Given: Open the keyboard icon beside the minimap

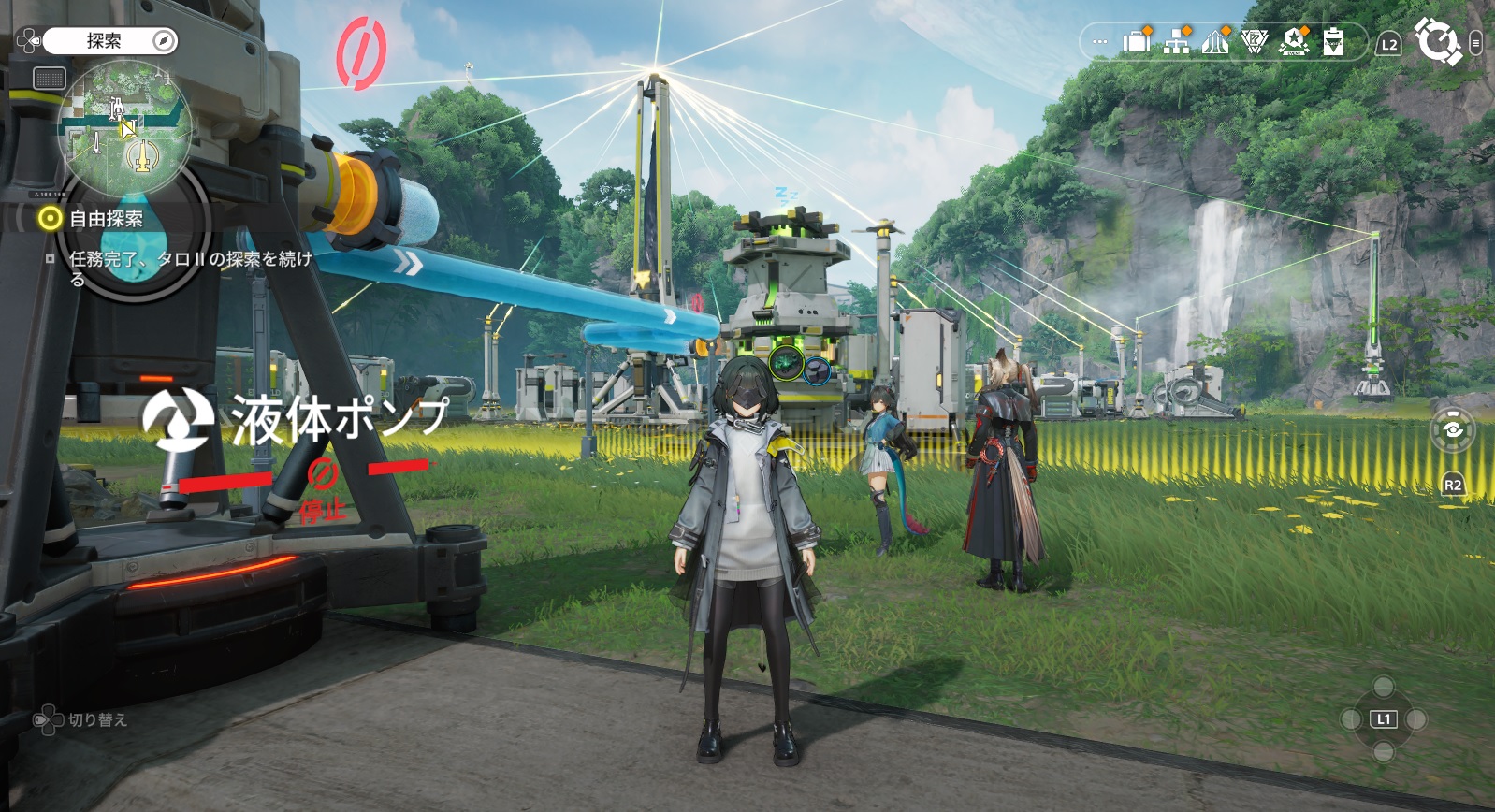Looking at the screenshot, I should point(49,79).
